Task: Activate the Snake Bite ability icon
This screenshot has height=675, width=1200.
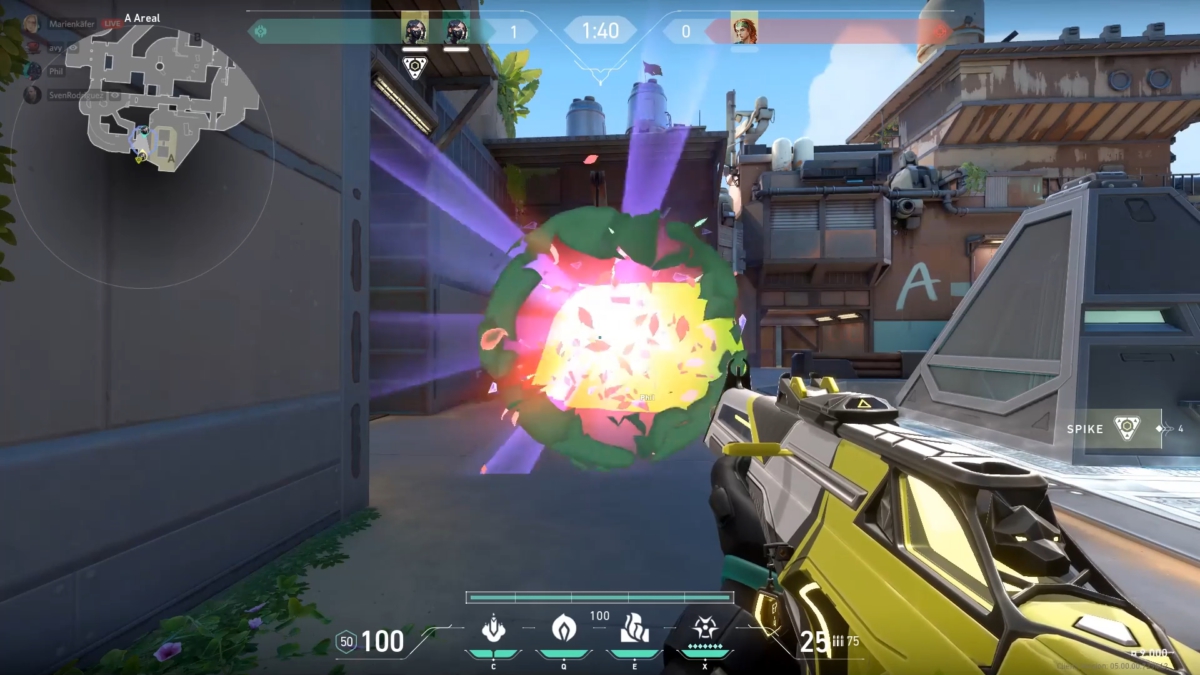Action: tap(492, 629)
